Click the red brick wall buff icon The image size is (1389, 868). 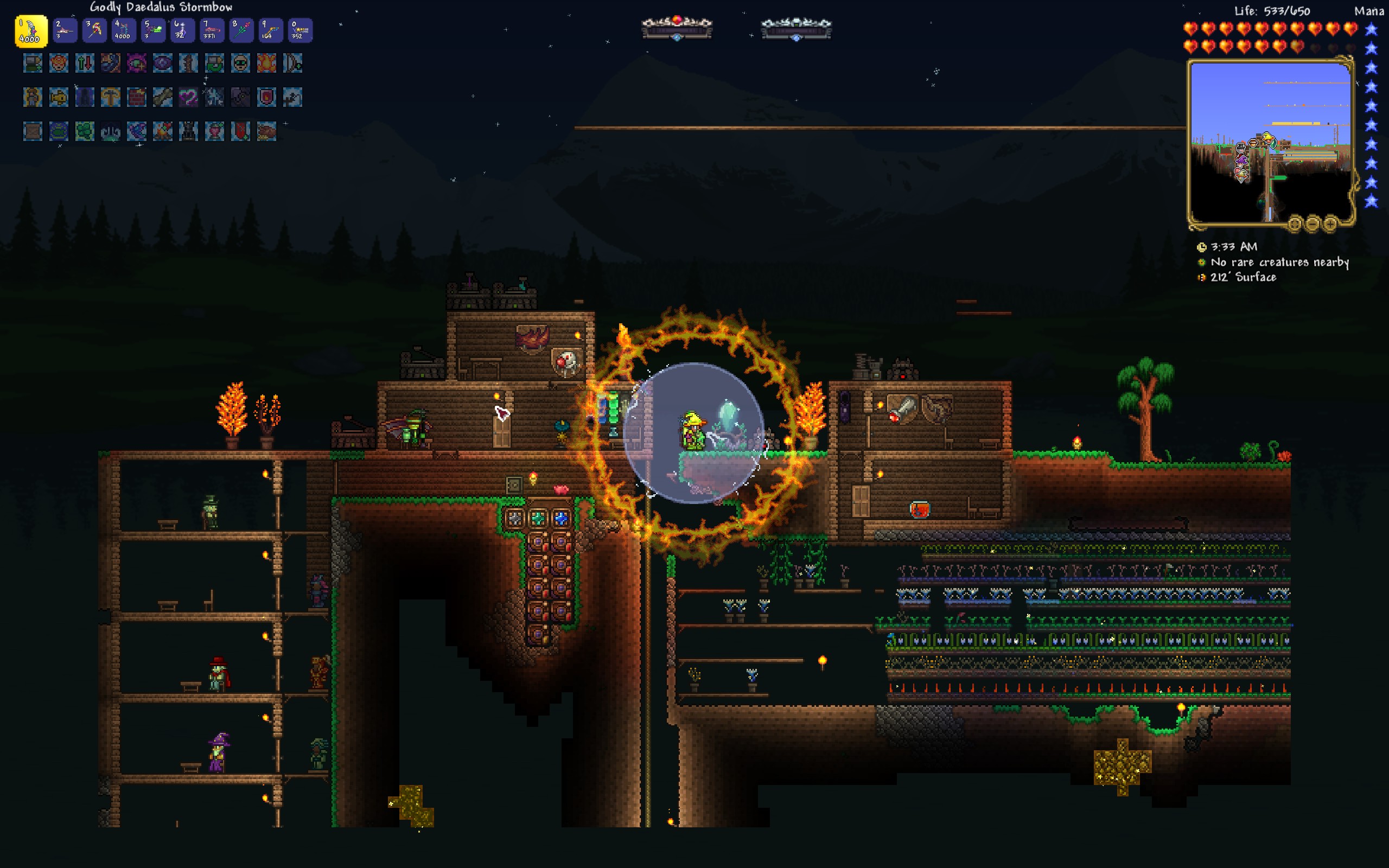coord(137,97)
